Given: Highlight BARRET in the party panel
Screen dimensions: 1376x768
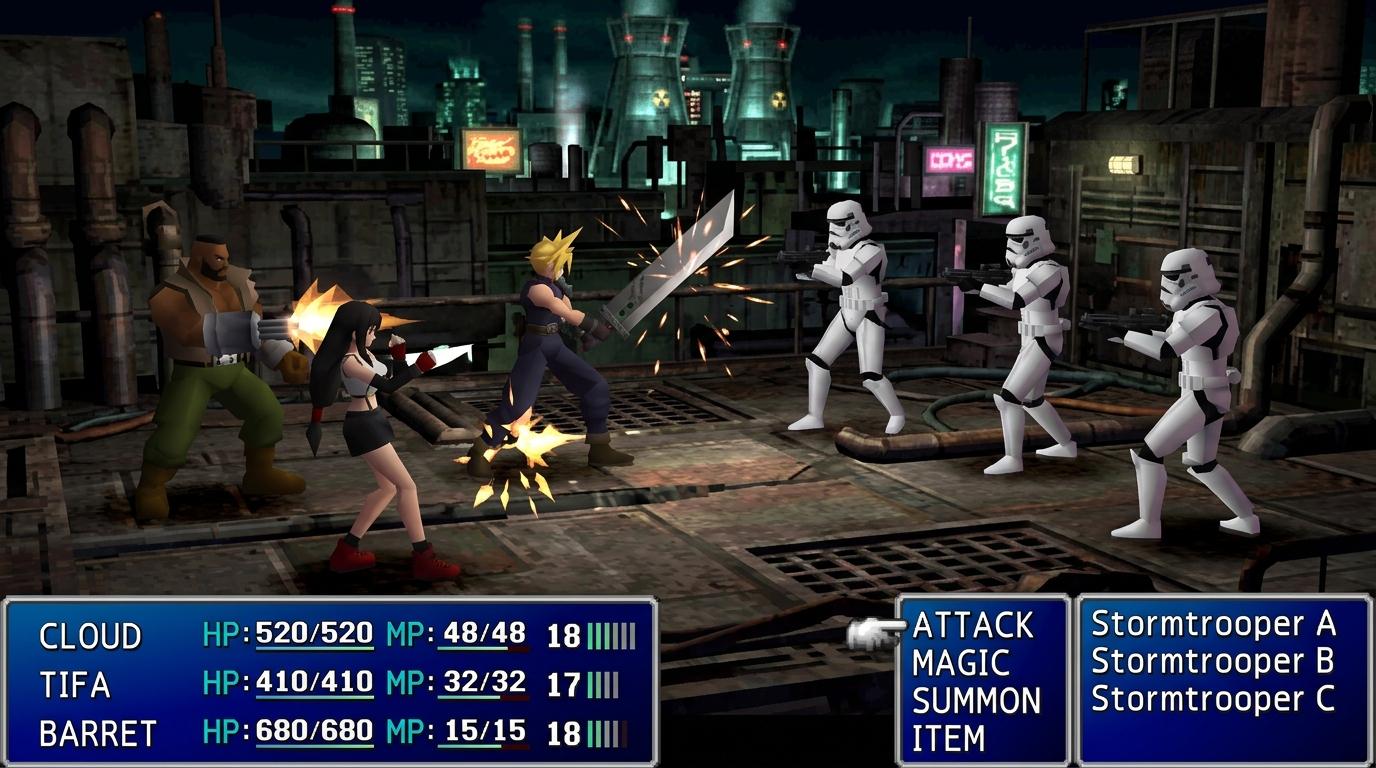Looking at the screenshot, I should tap(97, 734).
